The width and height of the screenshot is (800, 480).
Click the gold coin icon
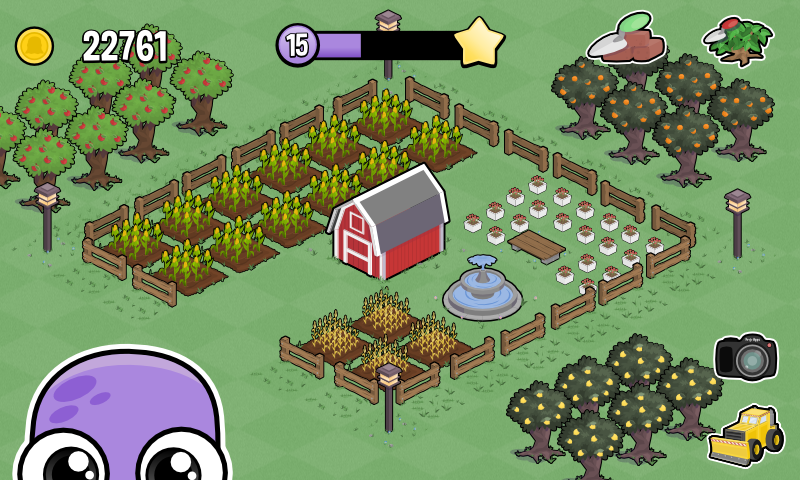pyautogui.click(x=34, y=46)
